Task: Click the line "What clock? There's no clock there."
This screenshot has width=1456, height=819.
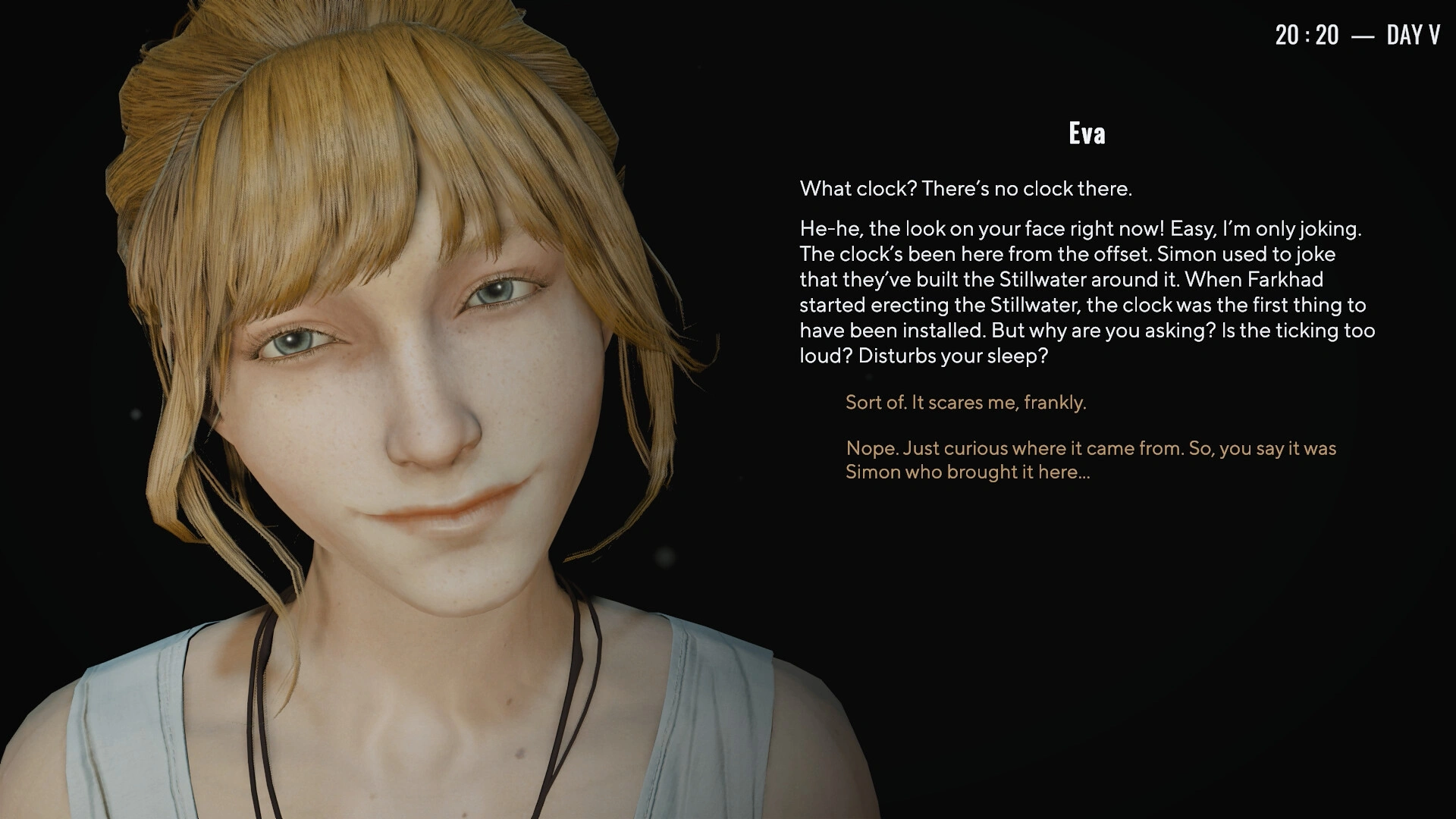Action: coord(964,189)
